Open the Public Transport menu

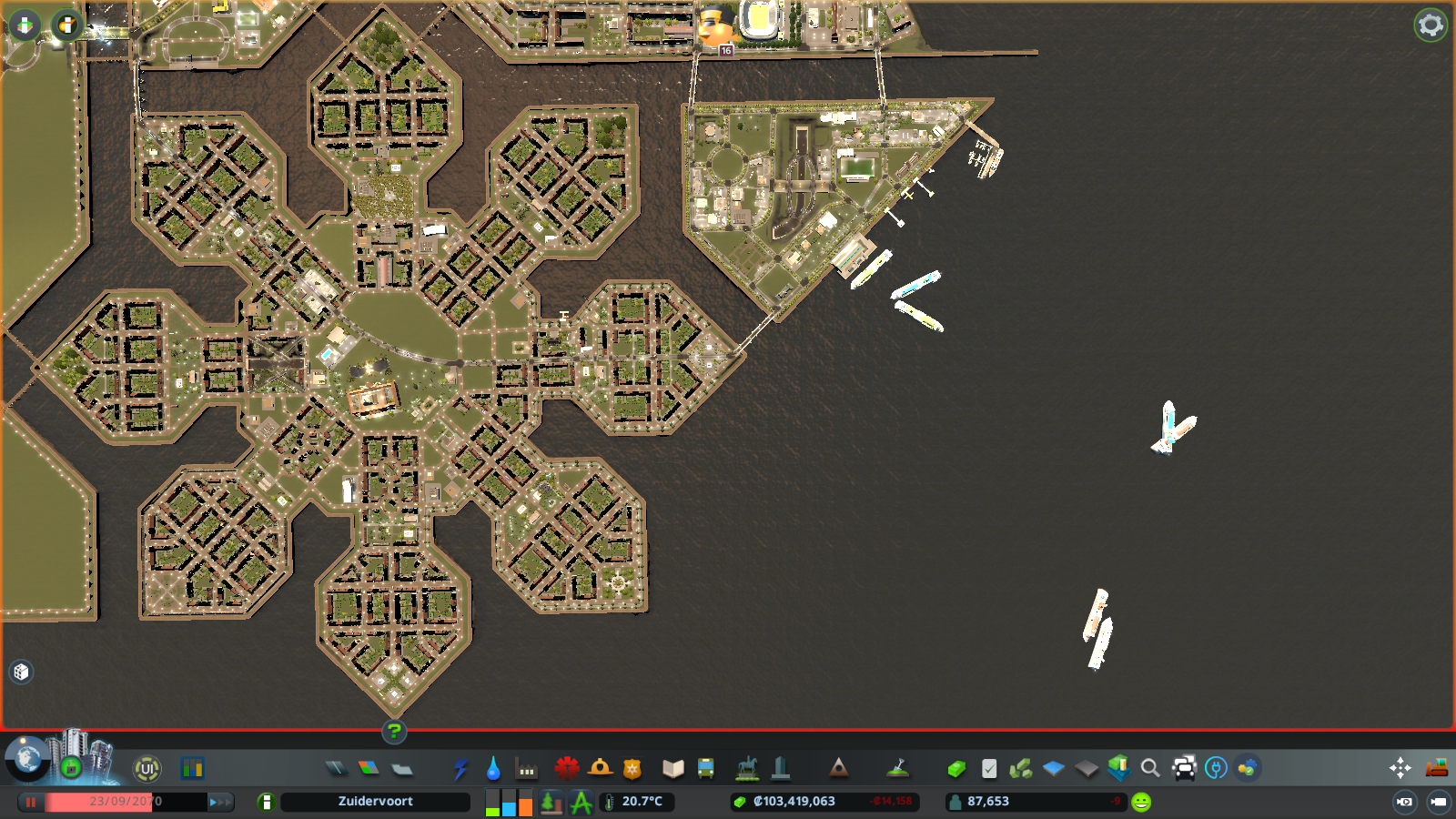tap(706, 769)
